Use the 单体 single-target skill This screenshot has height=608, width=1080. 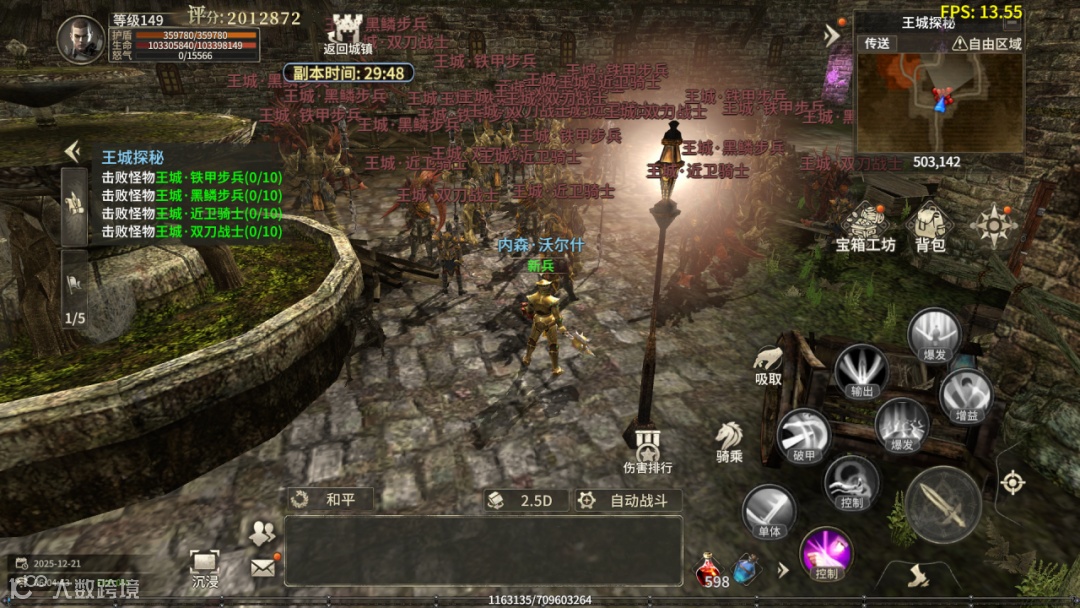769,512
